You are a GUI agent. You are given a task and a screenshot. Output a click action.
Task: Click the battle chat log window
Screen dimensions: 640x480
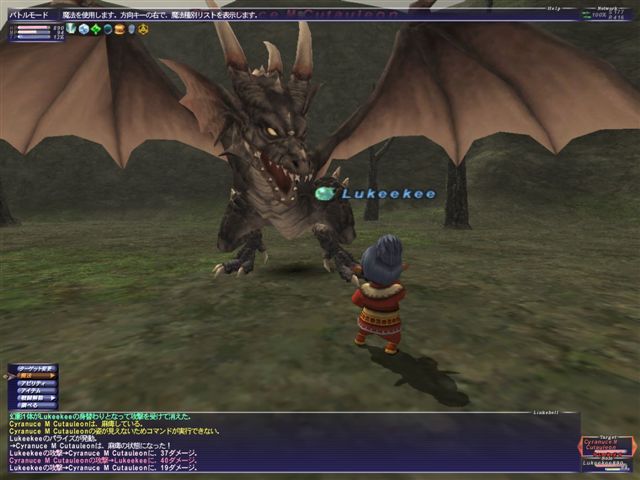click(x=280, y=441)
